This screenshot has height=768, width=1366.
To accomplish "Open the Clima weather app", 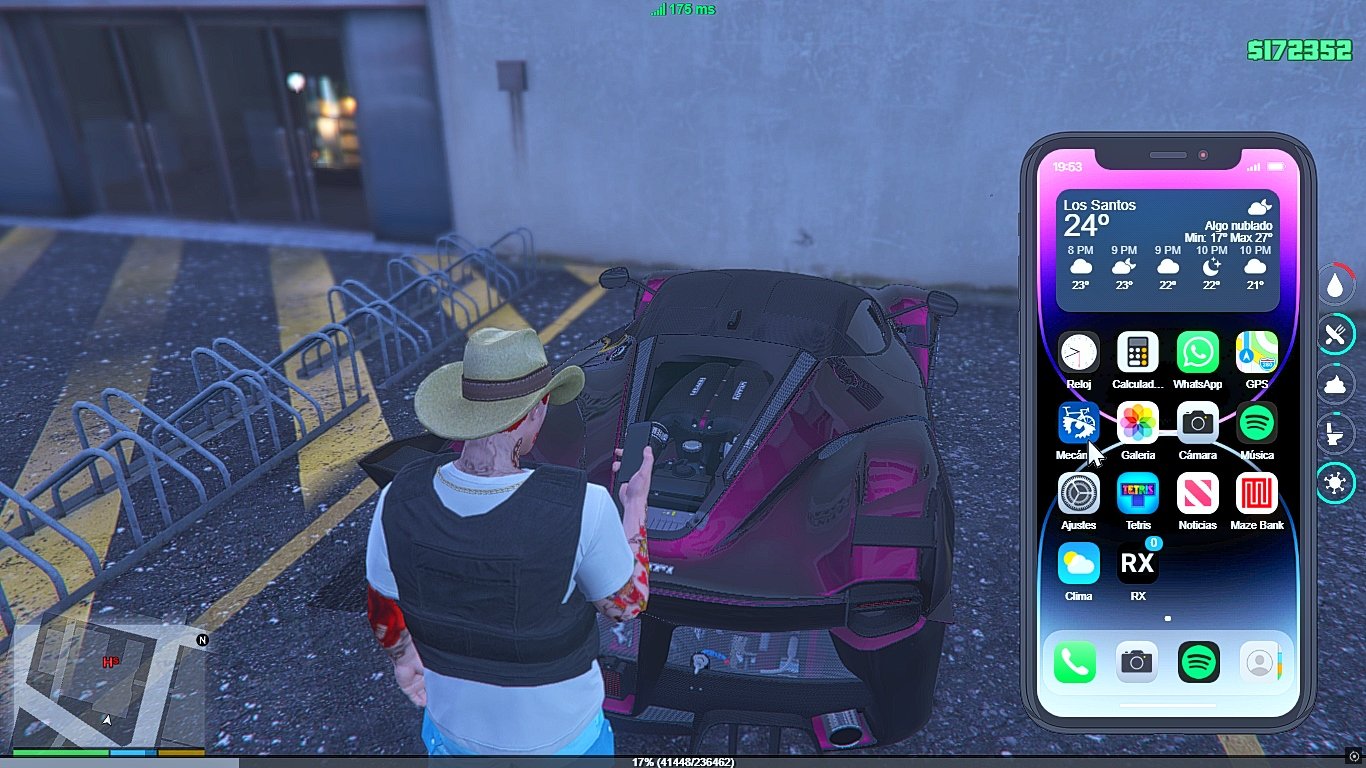I will coord(1078,564).
